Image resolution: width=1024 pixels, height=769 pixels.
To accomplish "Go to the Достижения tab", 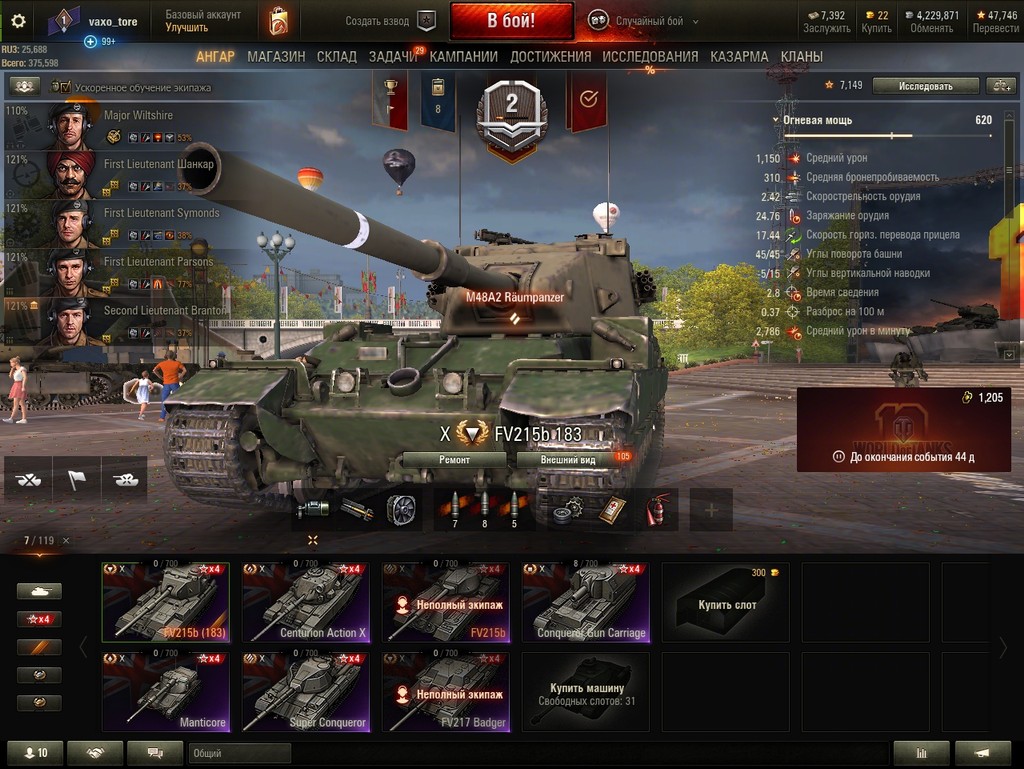I will click(550, 57).
